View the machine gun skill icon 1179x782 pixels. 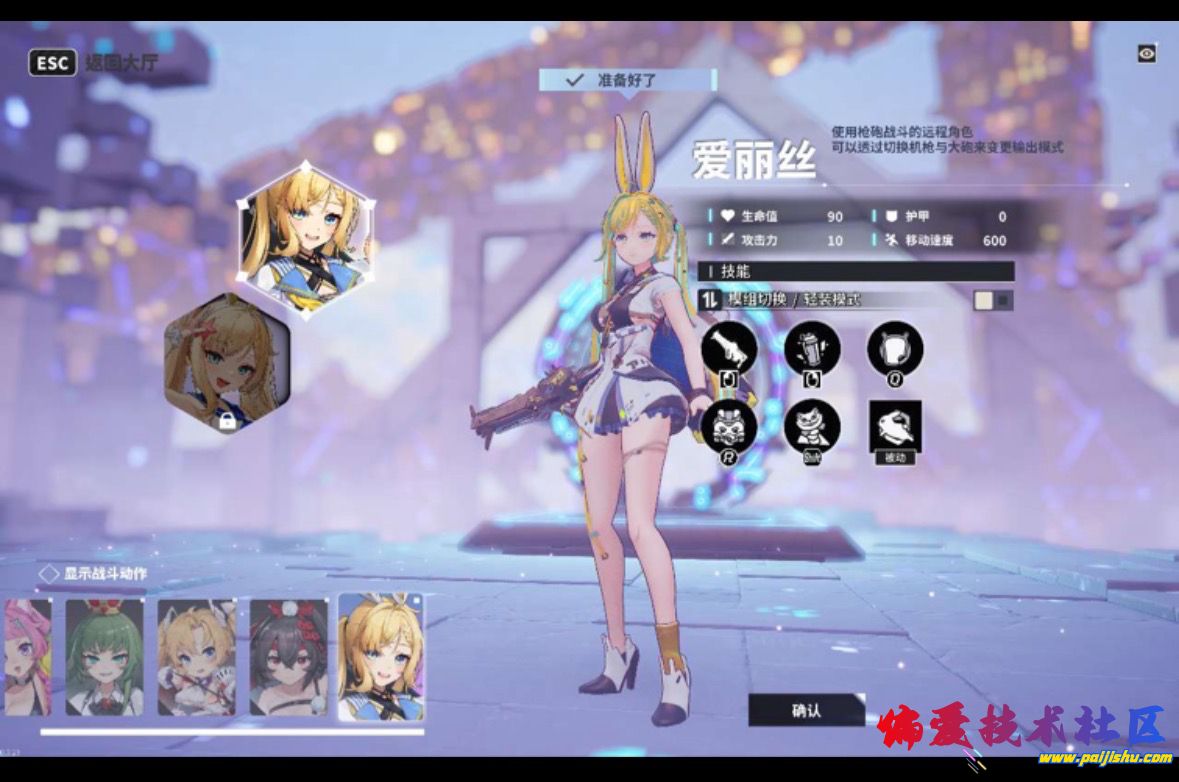pos(729,347)
